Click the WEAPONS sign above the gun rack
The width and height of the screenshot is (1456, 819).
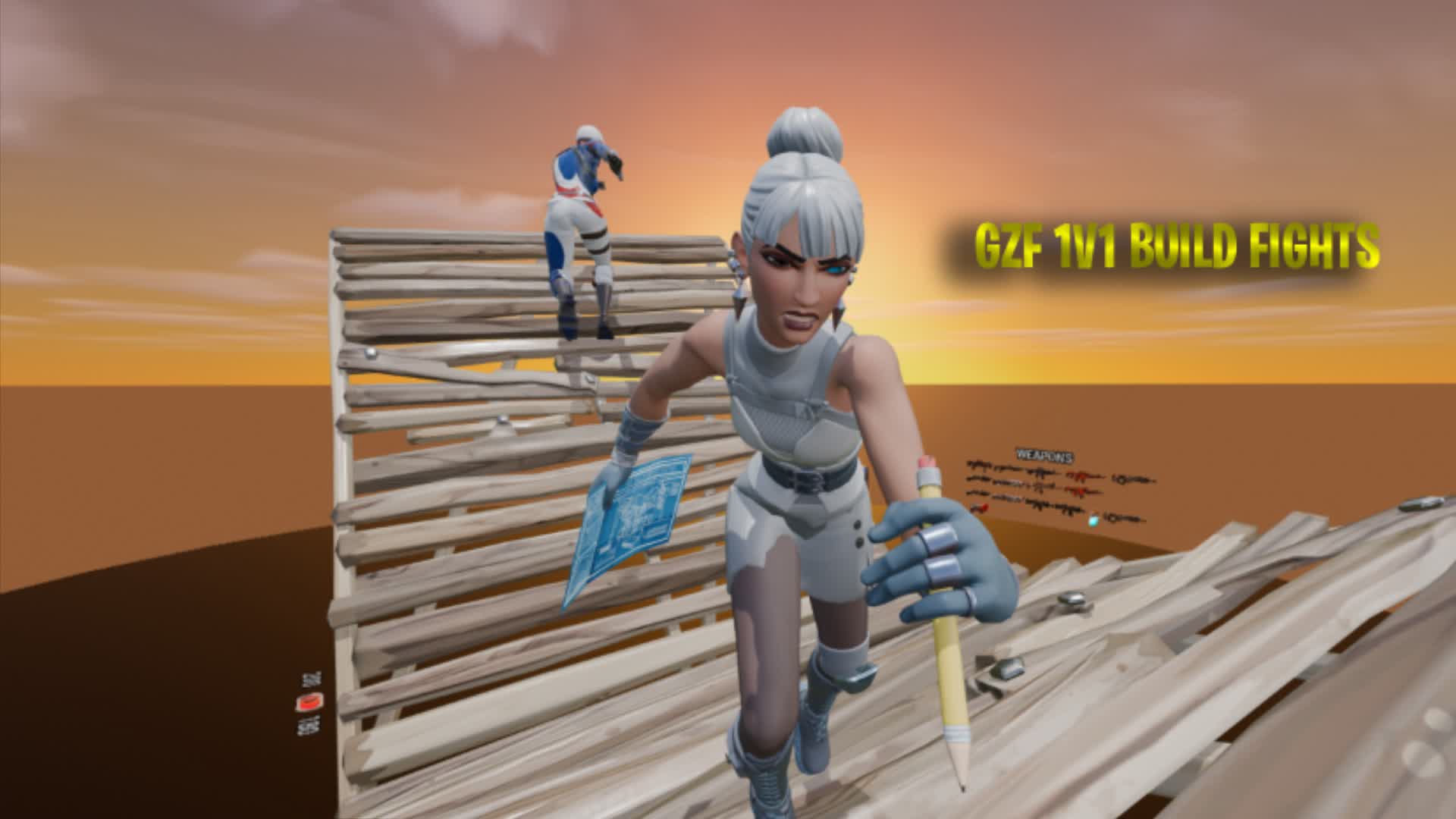pos(1044,455)
